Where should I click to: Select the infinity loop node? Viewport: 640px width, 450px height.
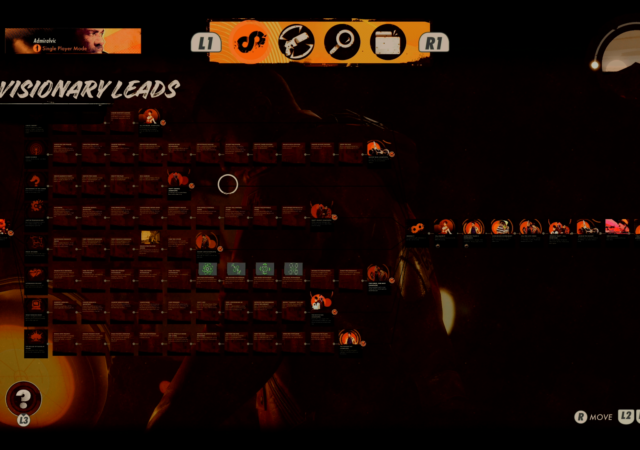tap(417, 228)
